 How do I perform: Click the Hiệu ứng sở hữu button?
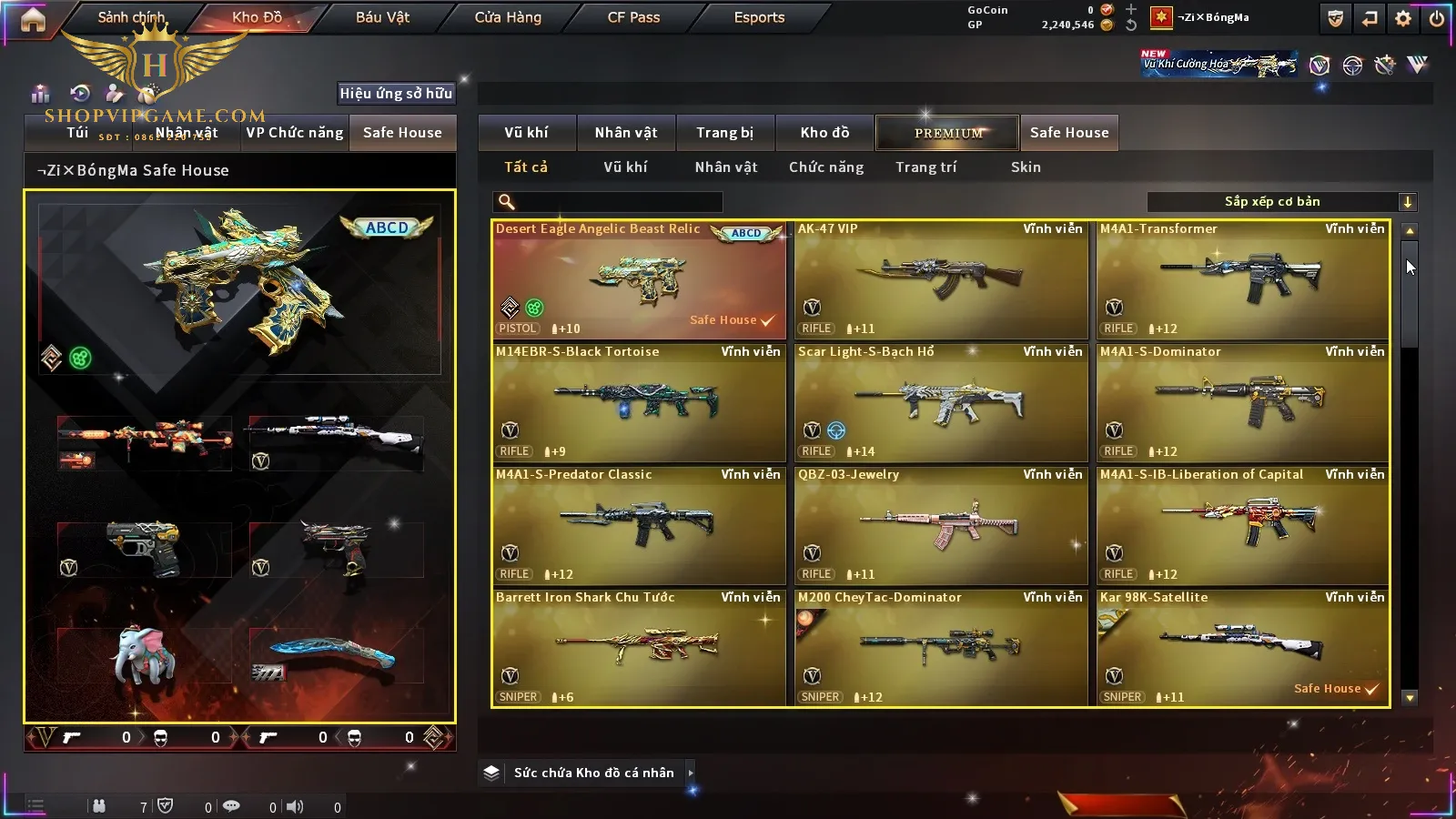(396, 93)
